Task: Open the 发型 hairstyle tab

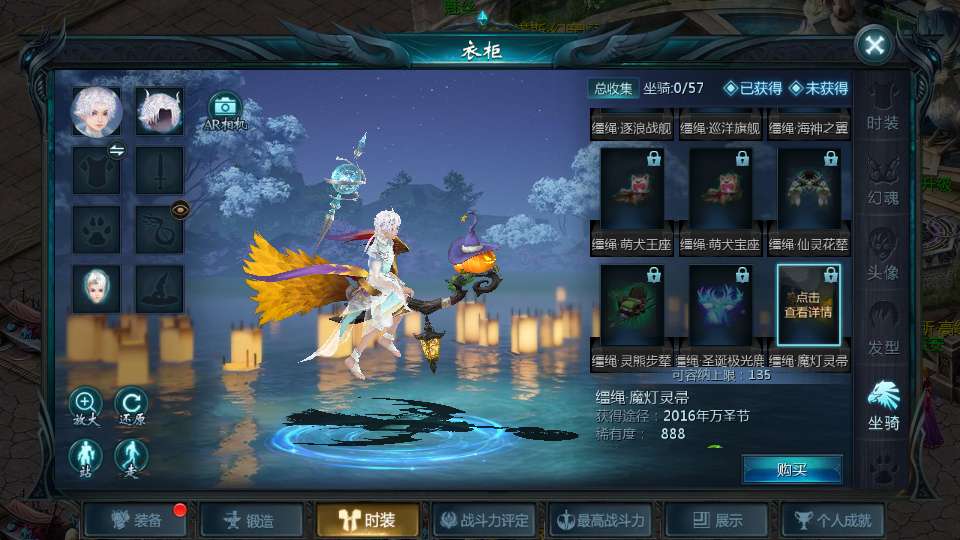Action: click(883, 329)
